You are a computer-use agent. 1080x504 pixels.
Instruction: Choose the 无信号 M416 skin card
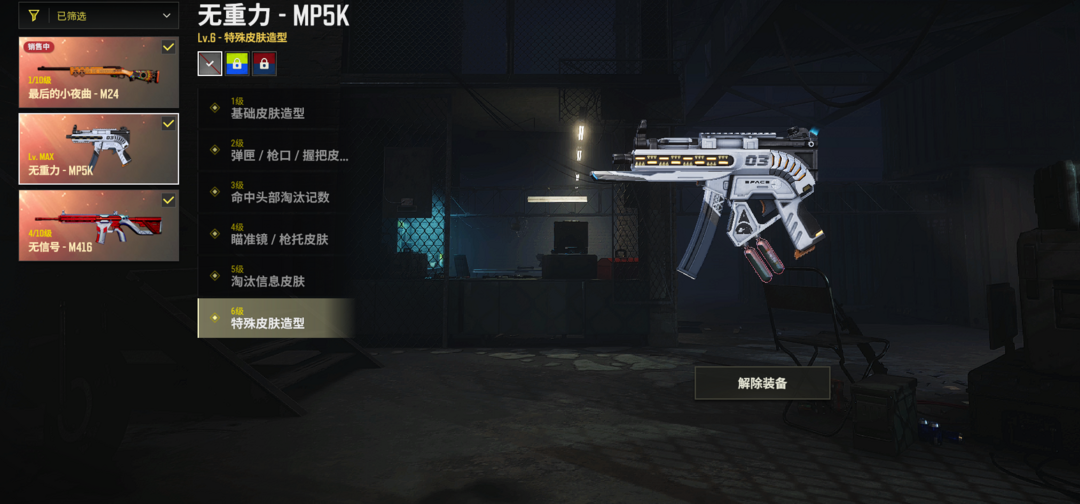click(99, 225)
